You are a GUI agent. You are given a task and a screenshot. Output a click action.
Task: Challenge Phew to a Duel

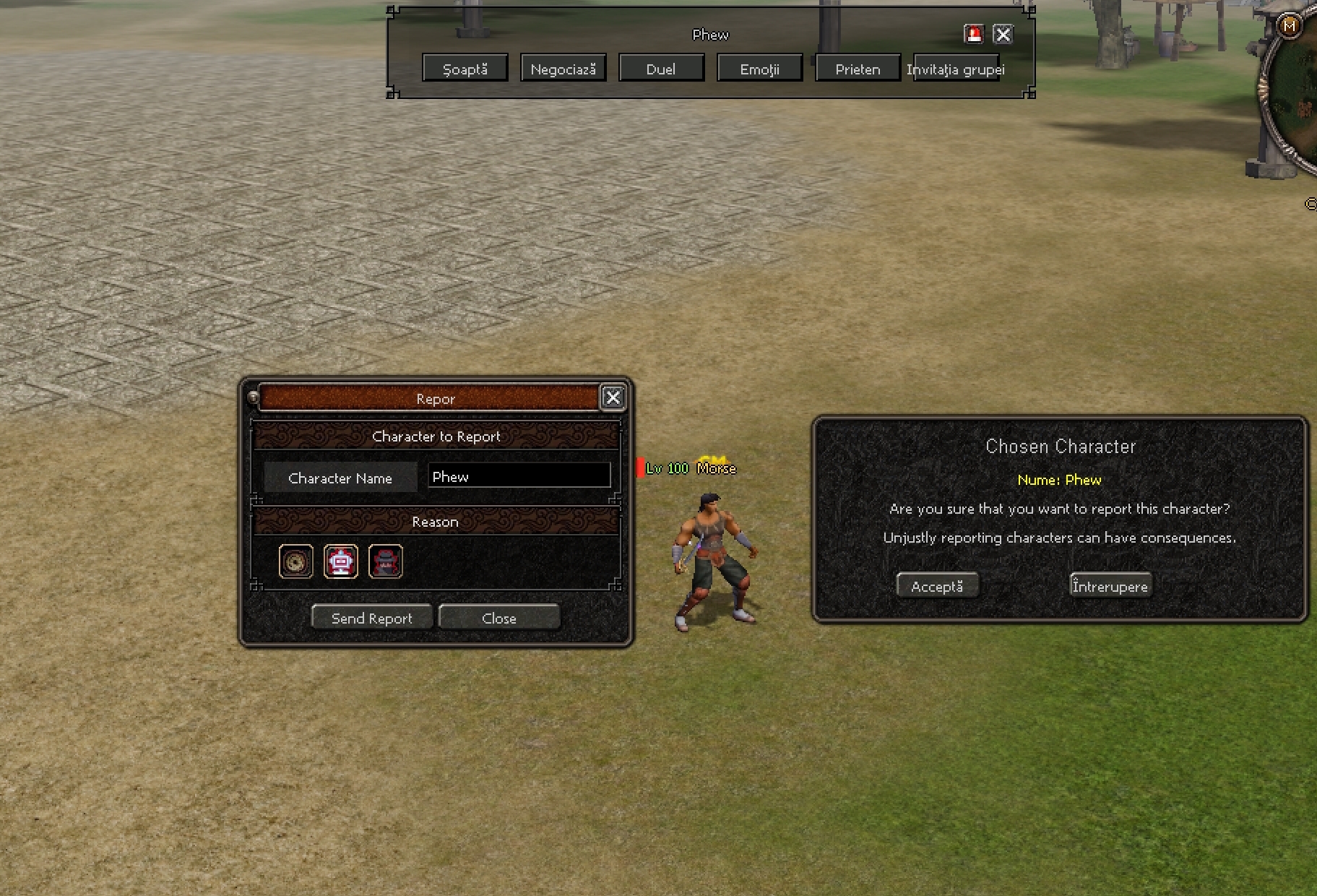(x=661, y=67)
